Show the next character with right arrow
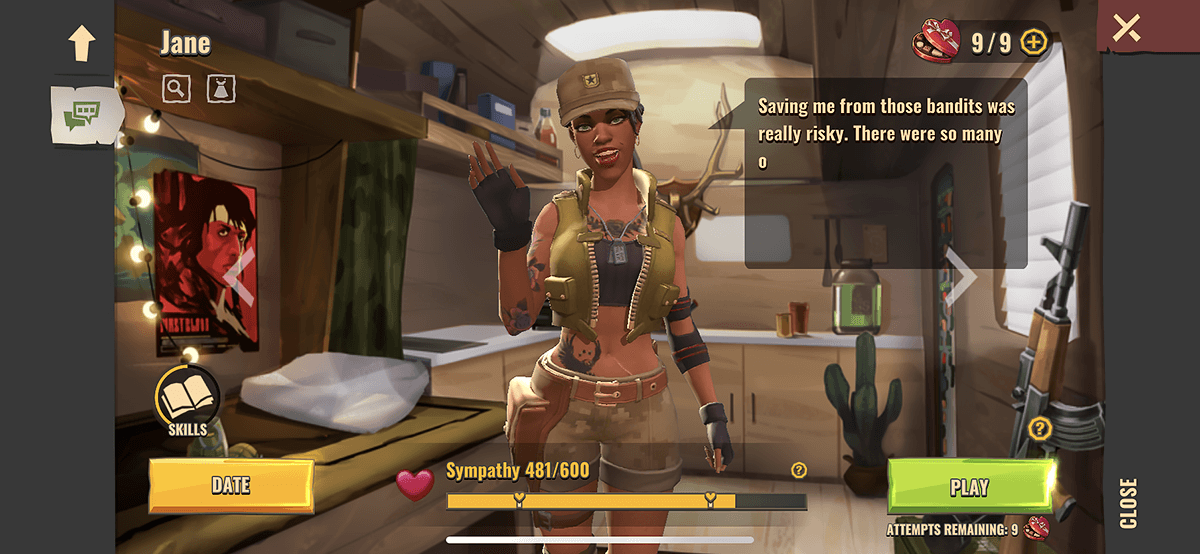 tap(960, 275)
